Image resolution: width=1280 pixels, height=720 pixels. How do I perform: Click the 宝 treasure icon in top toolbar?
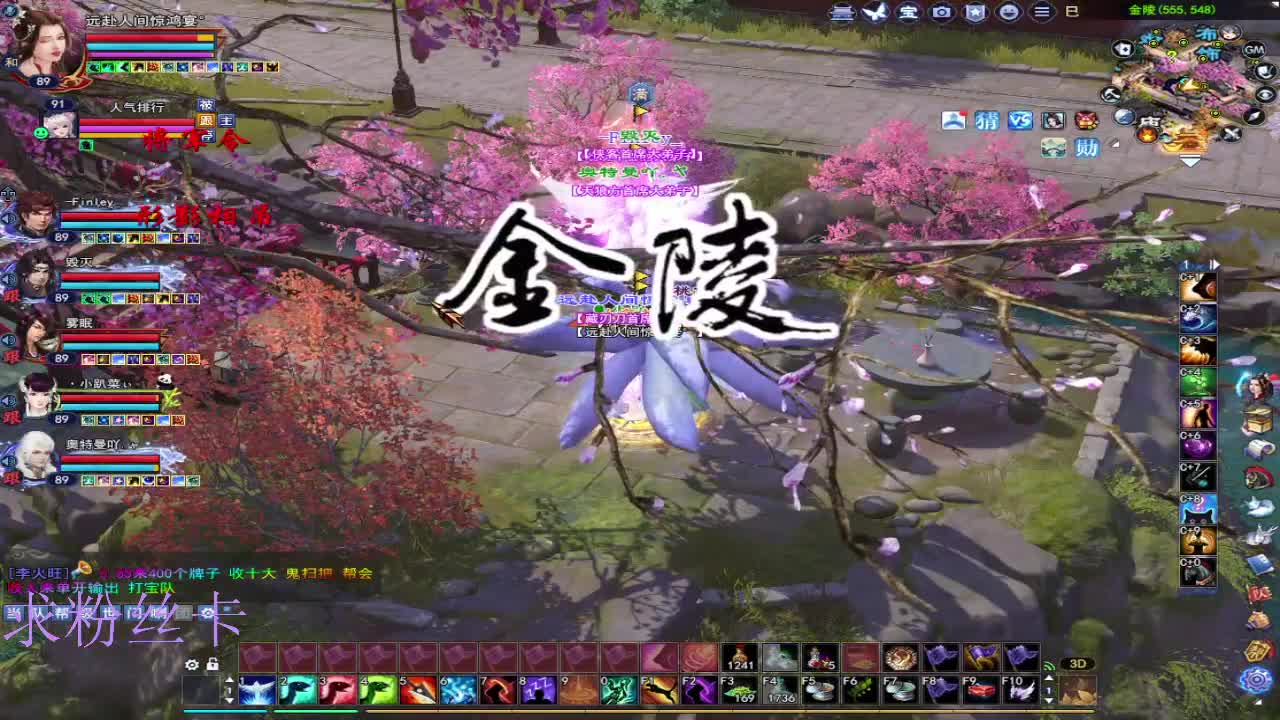tap(905, 12)
